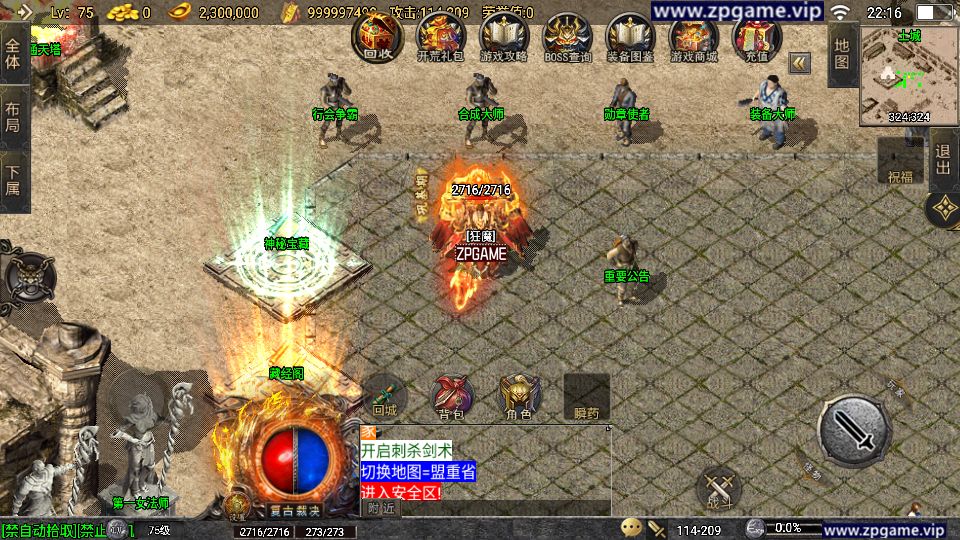Image resolution: width=960 pixels, height=540 pixels.
Task: Open the 地图 map button
Action: 842,53
